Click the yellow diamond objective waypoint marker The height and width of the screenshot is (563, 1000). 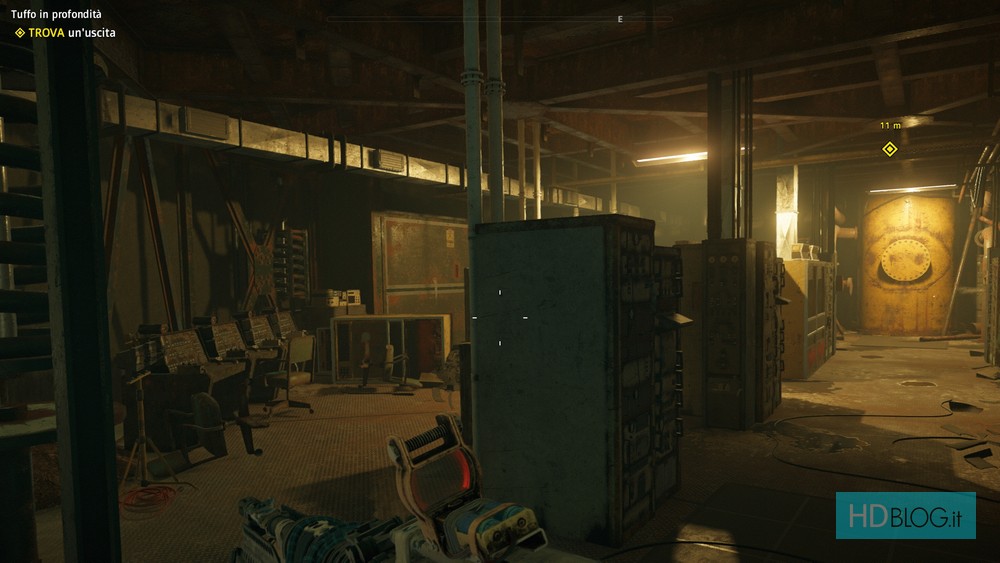(x=889, y=149)
